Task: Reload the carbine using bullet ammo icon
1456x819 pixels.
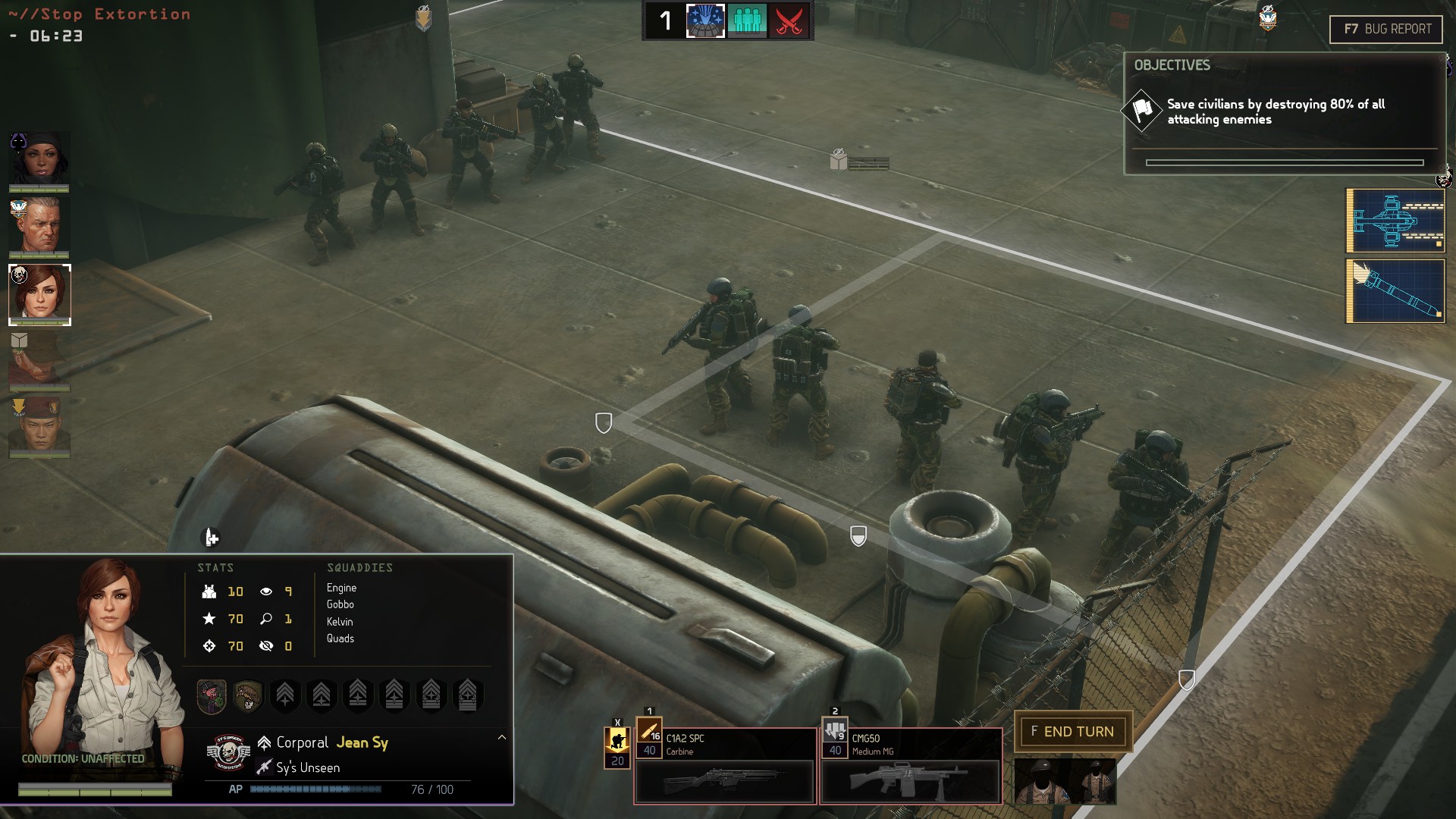Action: pos(649,733)
